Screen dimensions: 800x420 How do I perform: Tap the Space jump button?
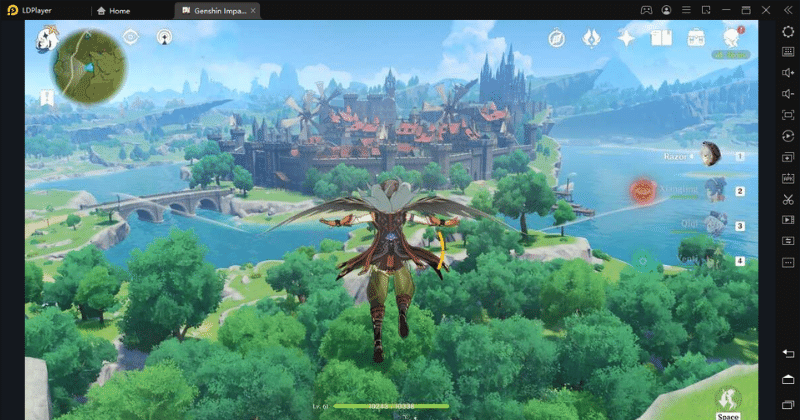(x=728, y=400)
